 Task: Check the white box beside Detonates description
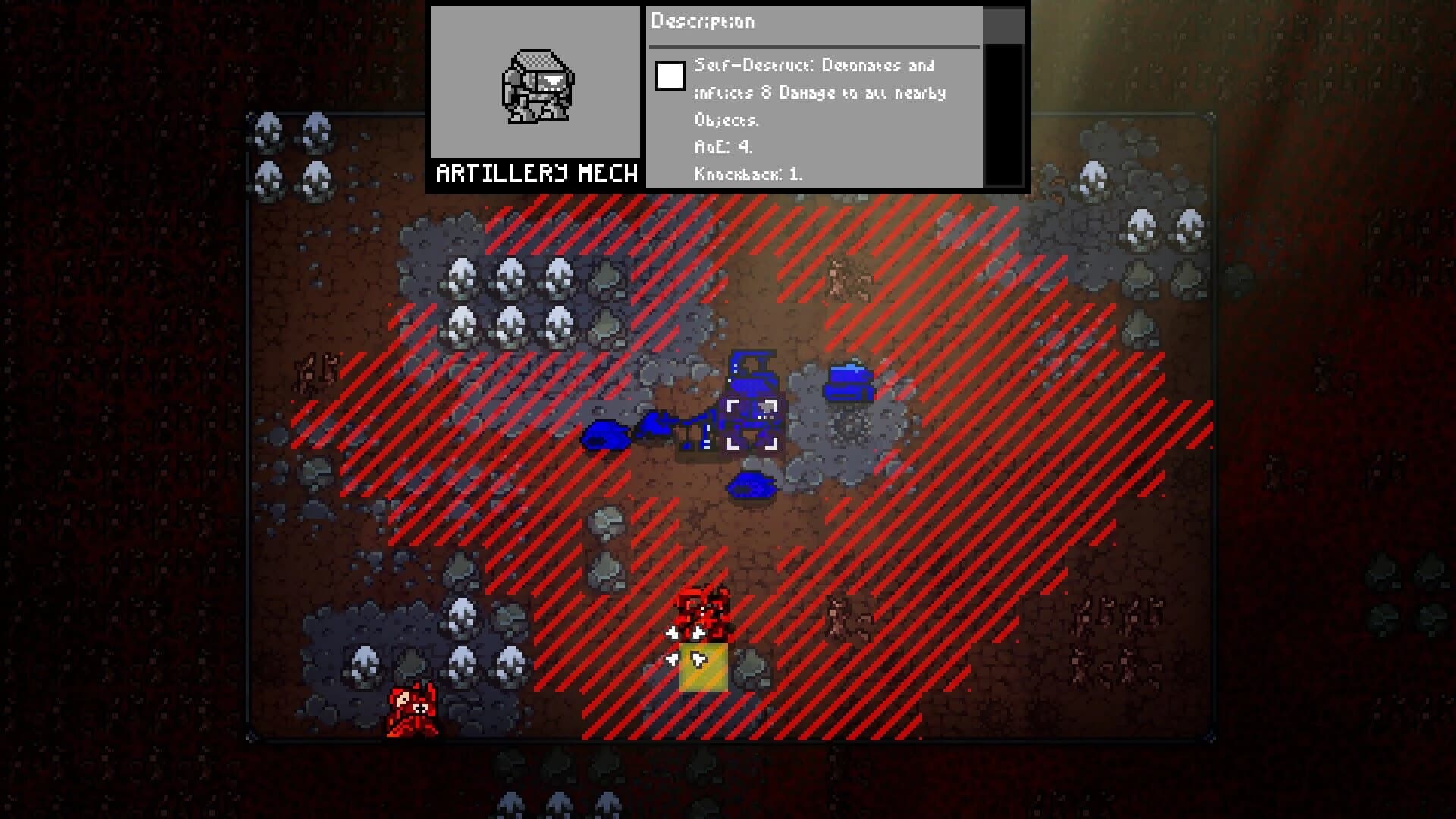pyautogui.click(x=669, y=76)
